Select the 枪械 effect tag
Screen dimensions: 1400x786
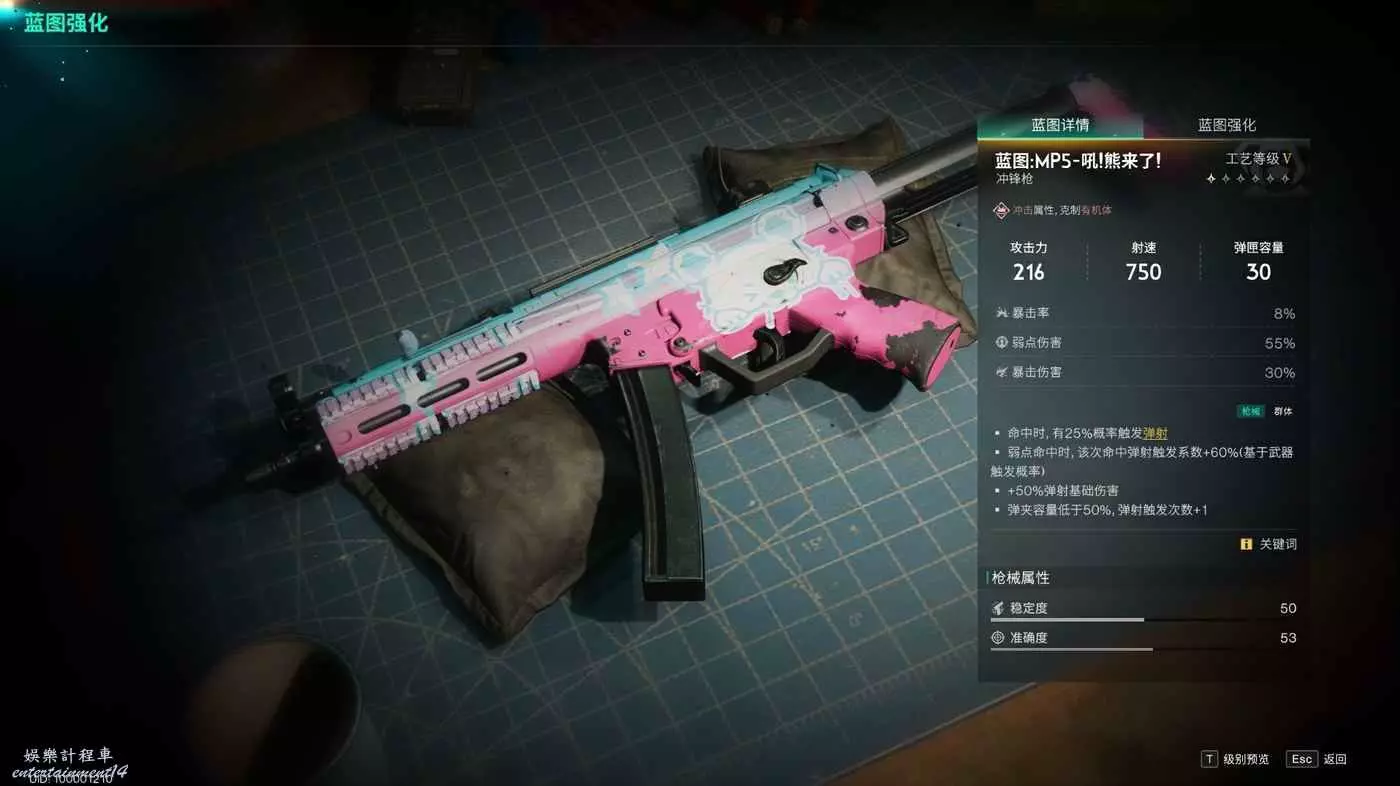(1250, 411)
